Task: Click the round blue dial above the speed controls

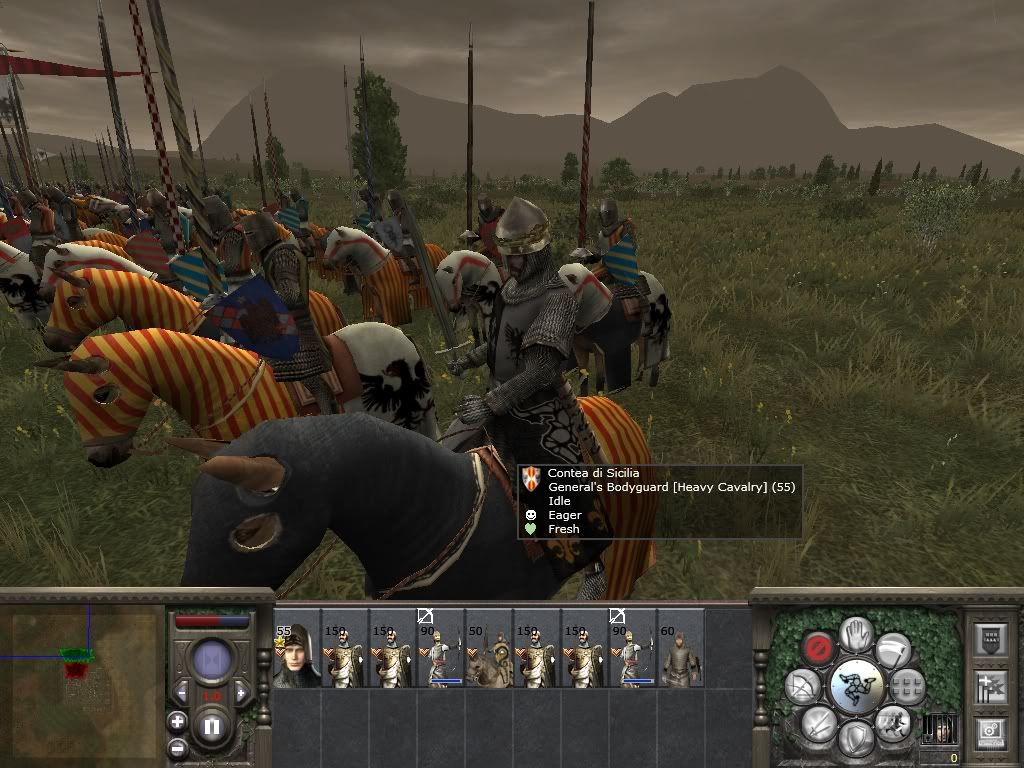Action: coord(211,660)
